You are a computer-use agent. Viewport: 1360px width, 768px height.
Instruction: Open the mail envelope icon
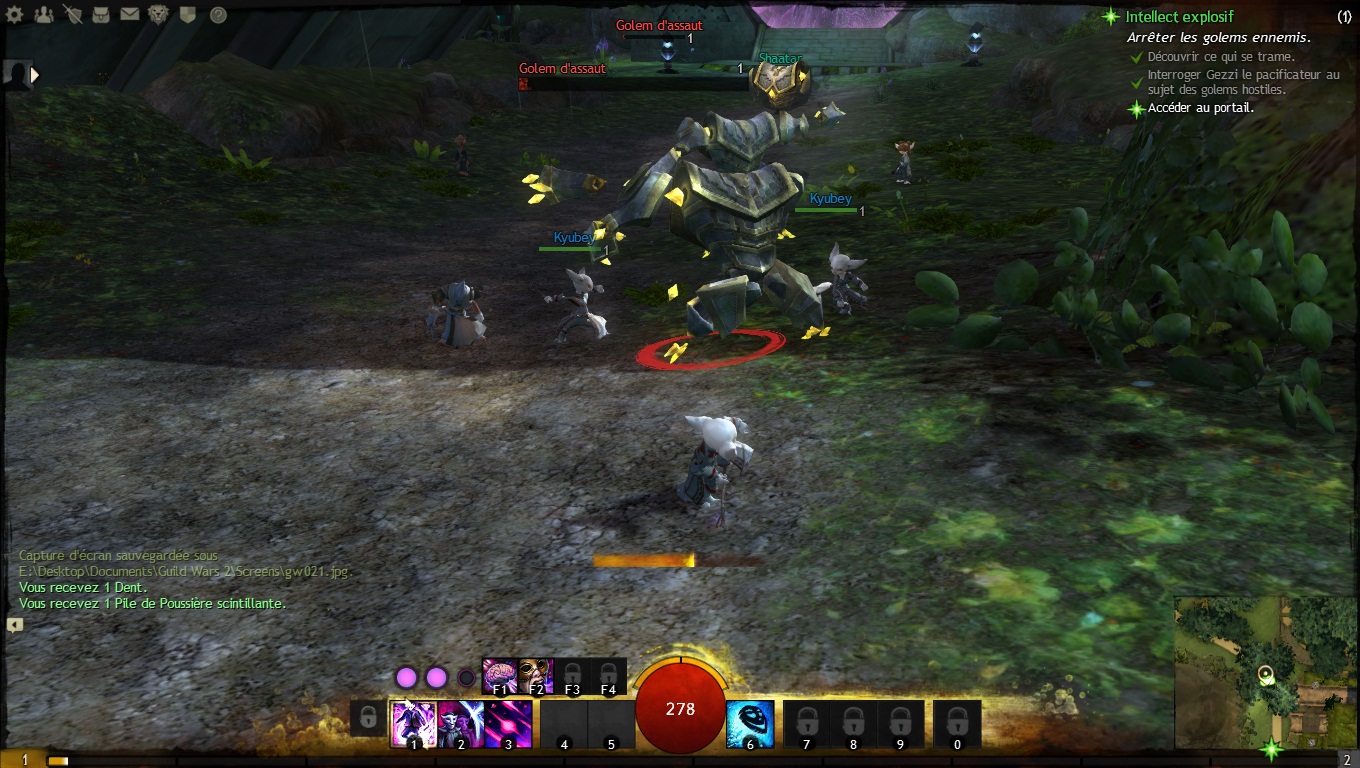click(130, 15)
